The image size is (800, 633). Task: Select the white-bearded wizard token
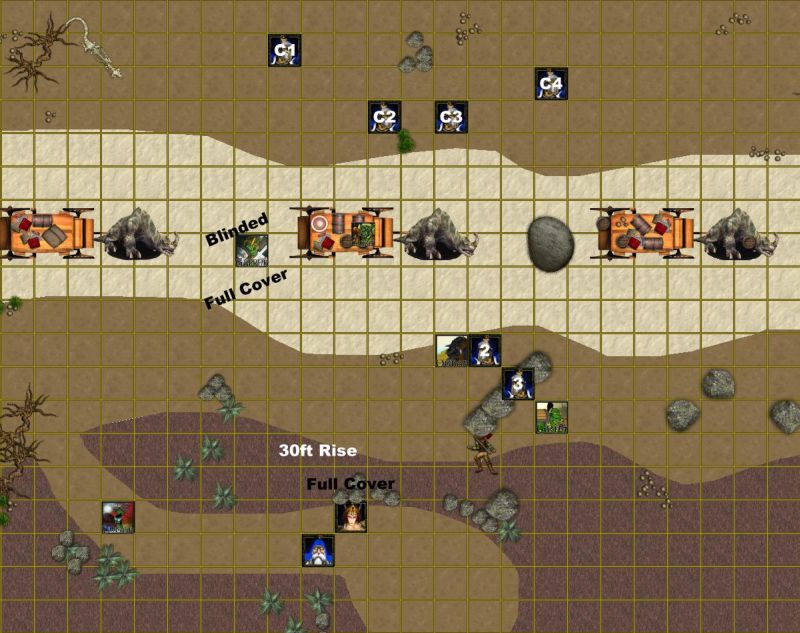318,551
